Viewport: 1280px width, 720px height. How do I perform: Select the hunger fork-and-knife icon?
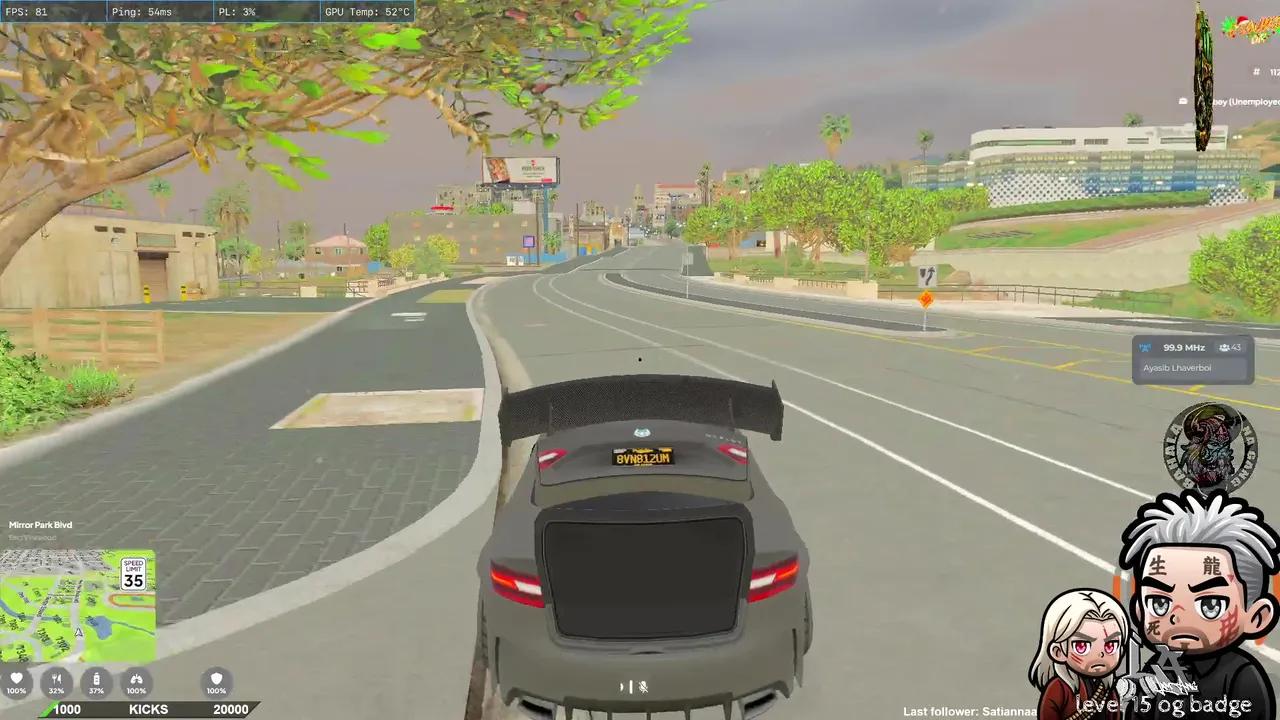56,678
